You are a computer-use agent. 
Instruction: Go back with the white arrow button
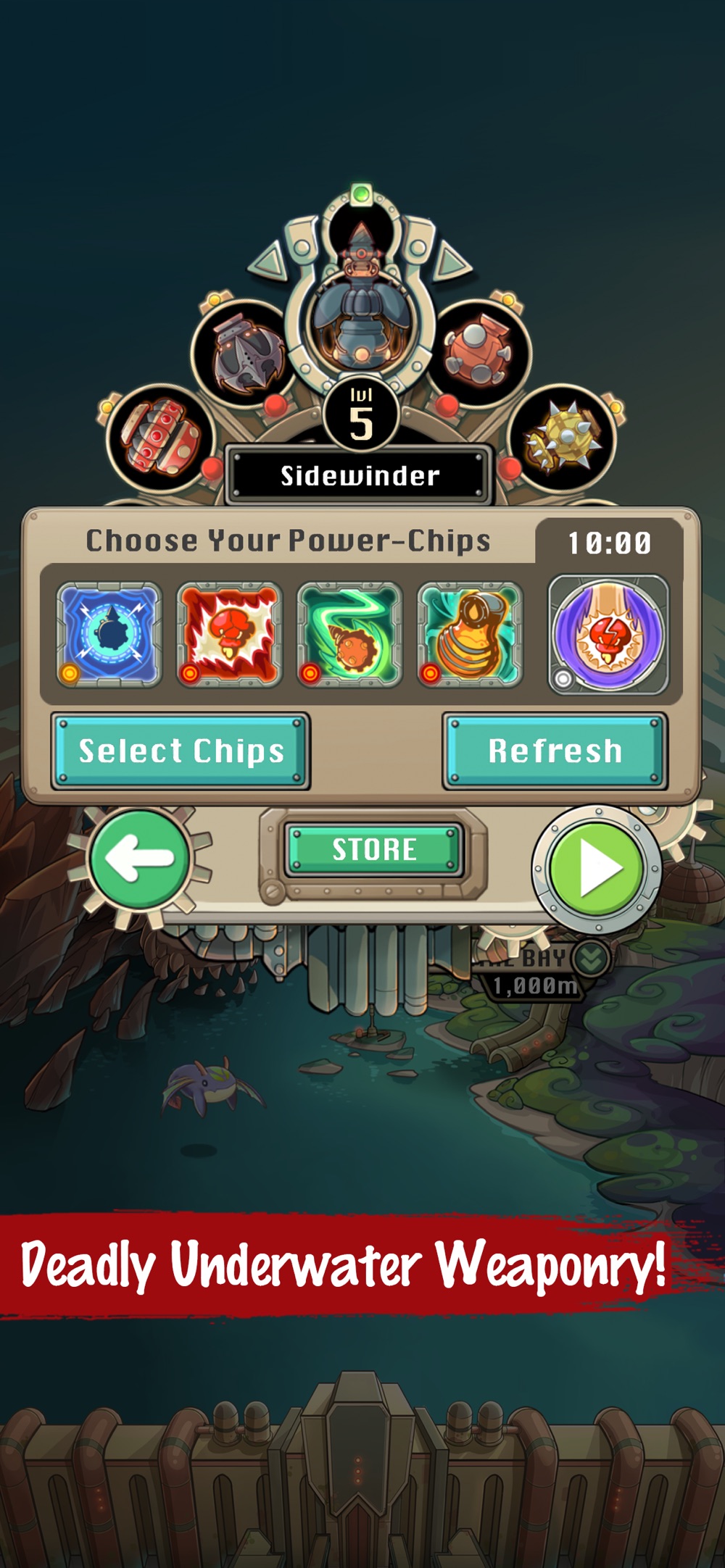(x=139, y=859)
